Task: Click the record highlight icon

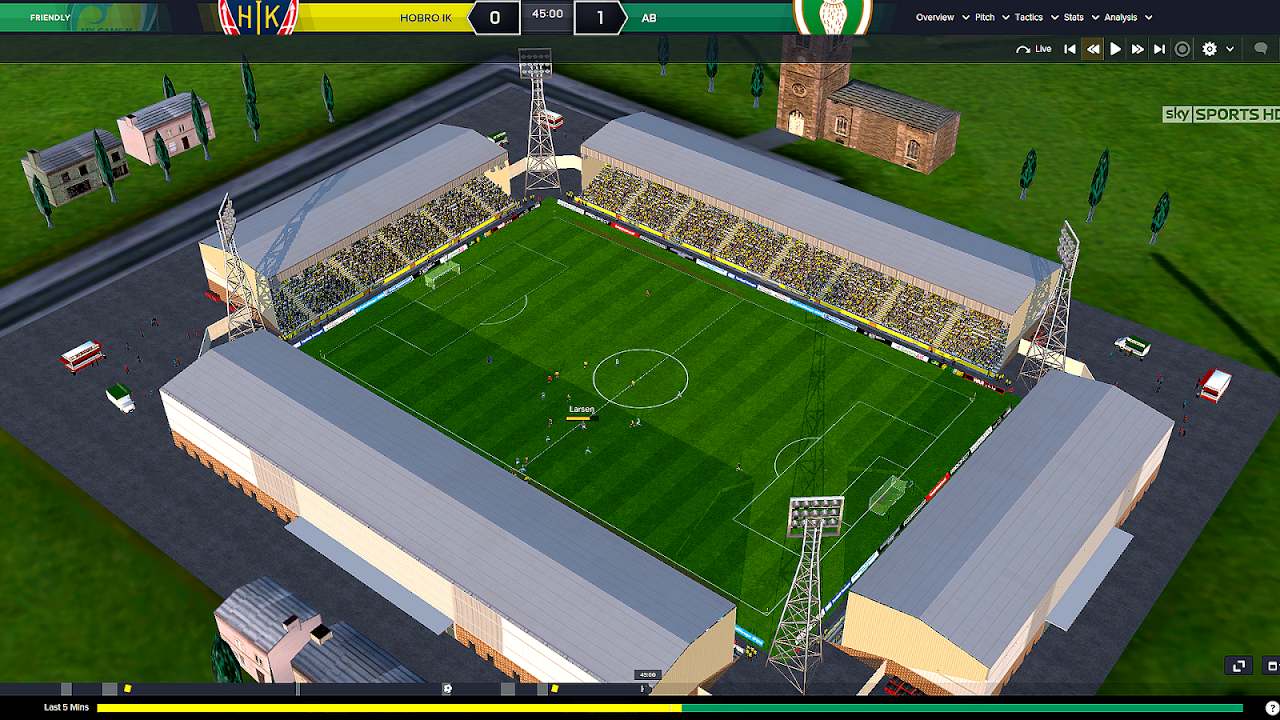Action: tap(1182, 48)
